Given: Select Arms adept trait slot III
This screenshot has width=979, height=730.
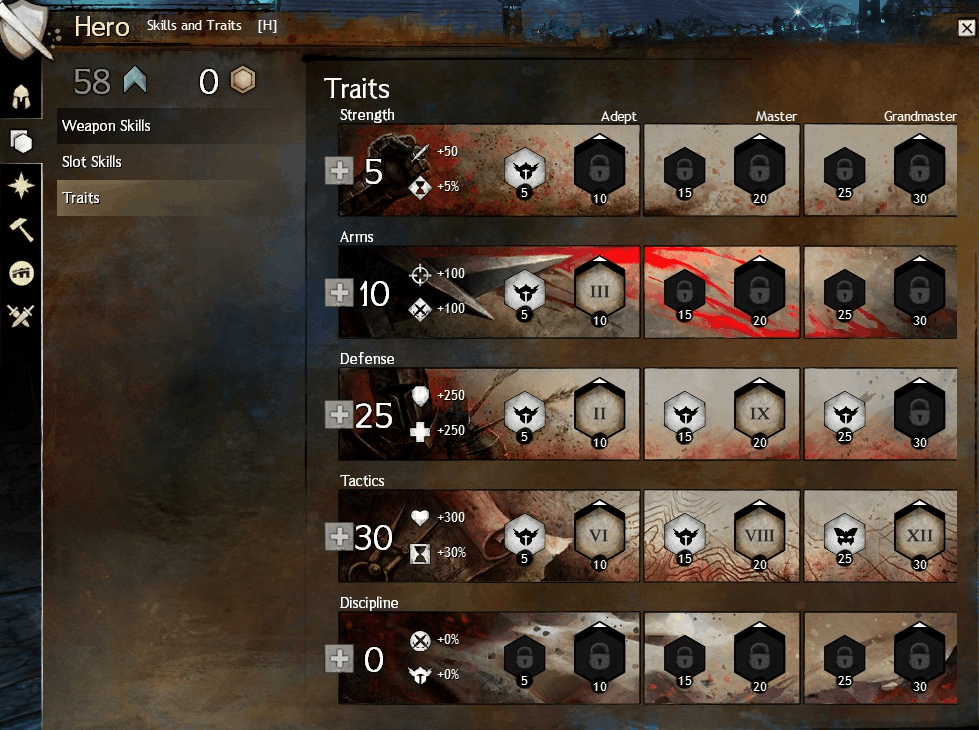Looking at the screenshot, I should click(x=600, y=291).
